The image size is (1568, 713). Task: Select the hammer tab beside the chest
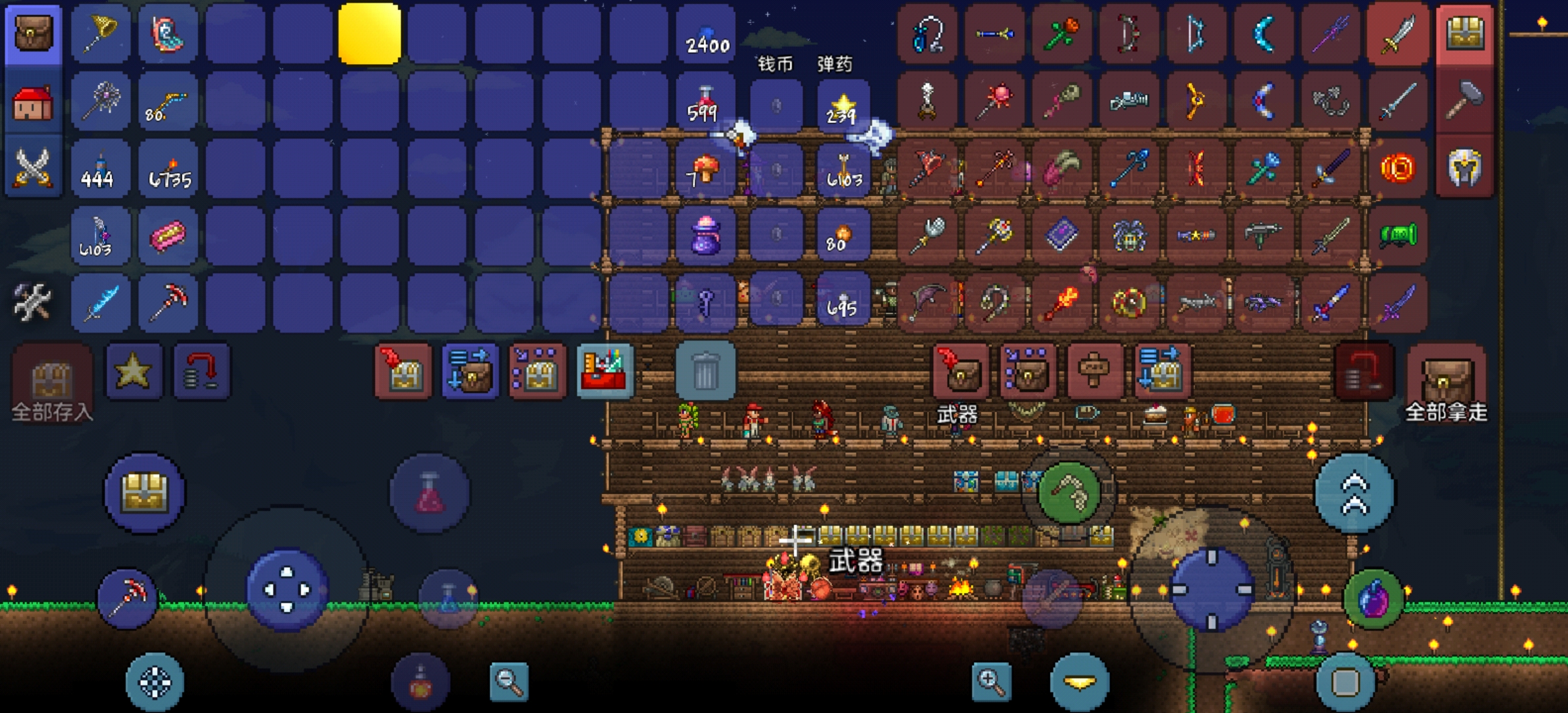point(1464,101)
